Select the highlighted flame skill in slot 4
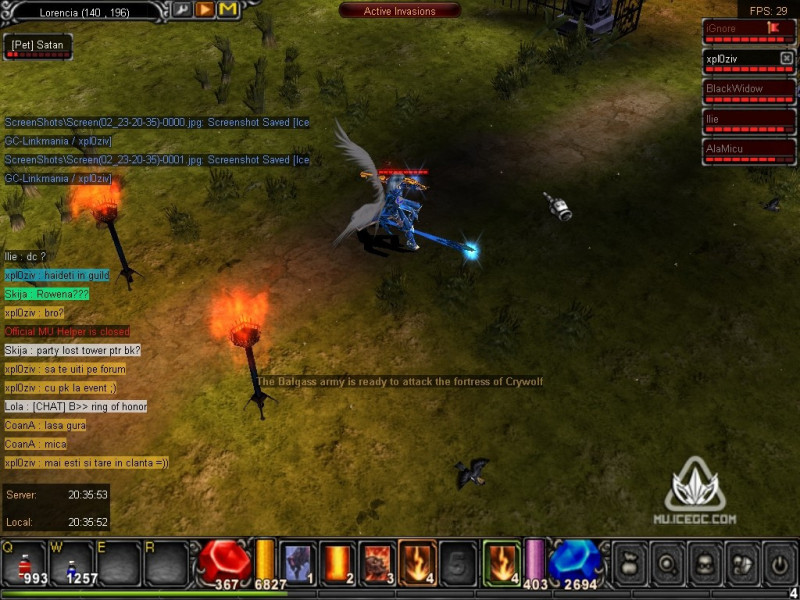The width and height of the screenshot is (800, 600). tap(418, 562)
